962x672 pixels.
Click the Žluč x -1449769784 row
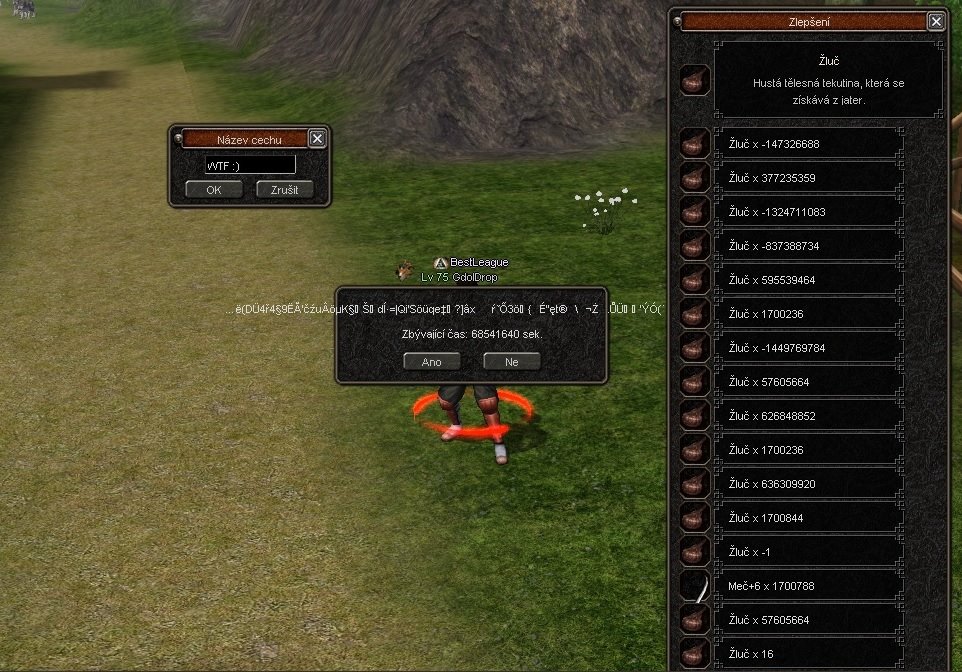(x=809, y=348)
